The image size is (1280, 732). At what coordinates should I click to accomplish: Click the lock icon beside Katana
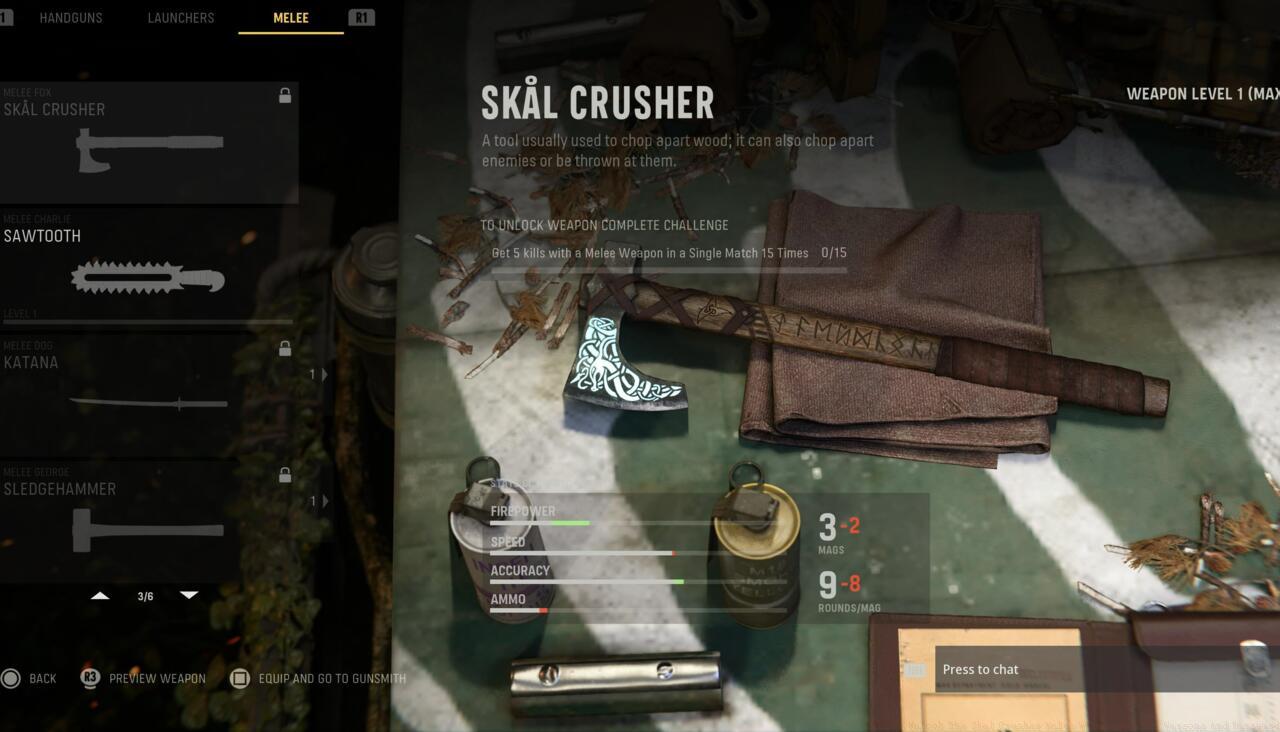pyautogui.click(x=285, y=348)
